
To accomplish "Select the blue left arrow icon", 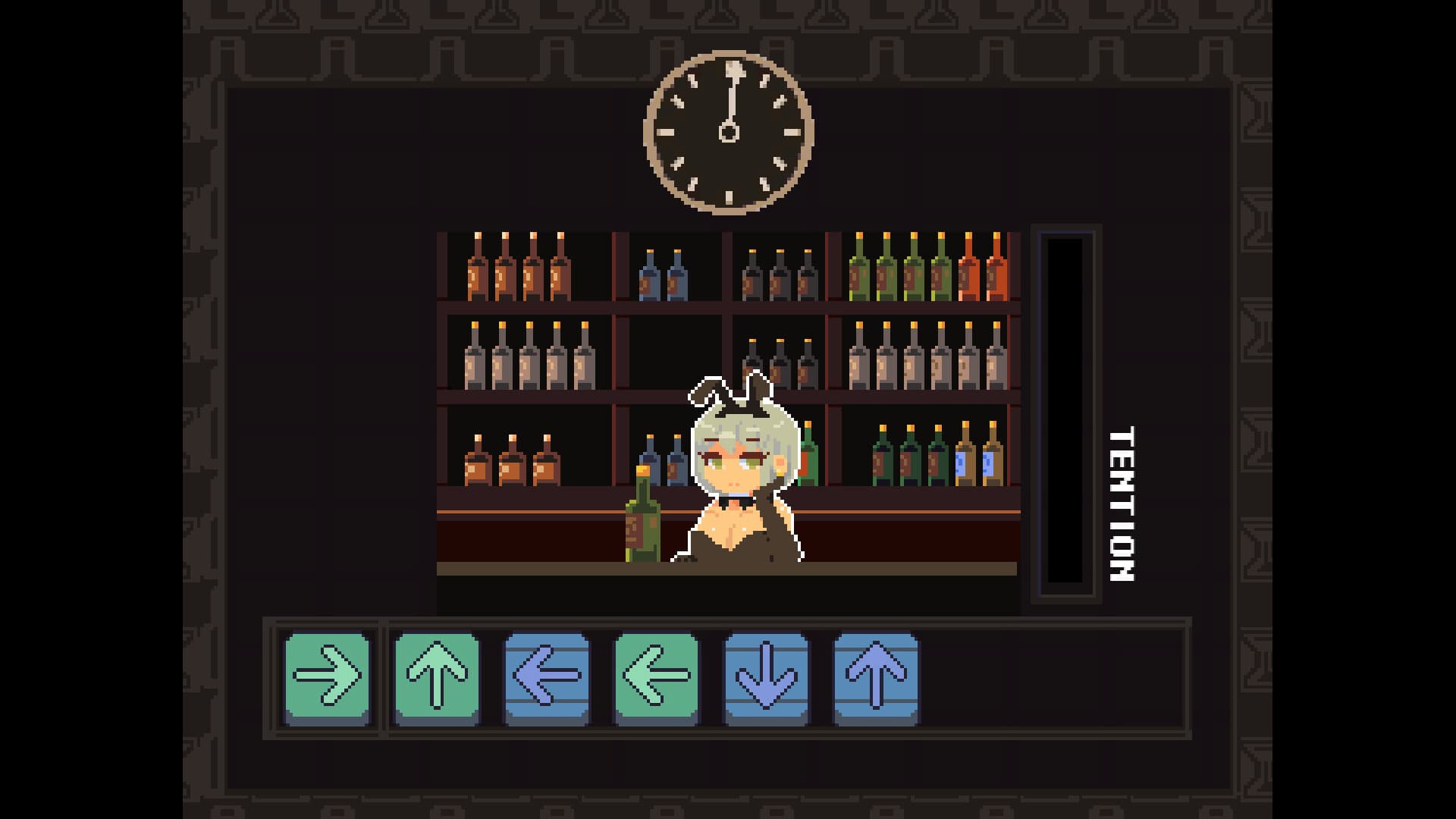I will pyautogui.click(x=546, y=679).
